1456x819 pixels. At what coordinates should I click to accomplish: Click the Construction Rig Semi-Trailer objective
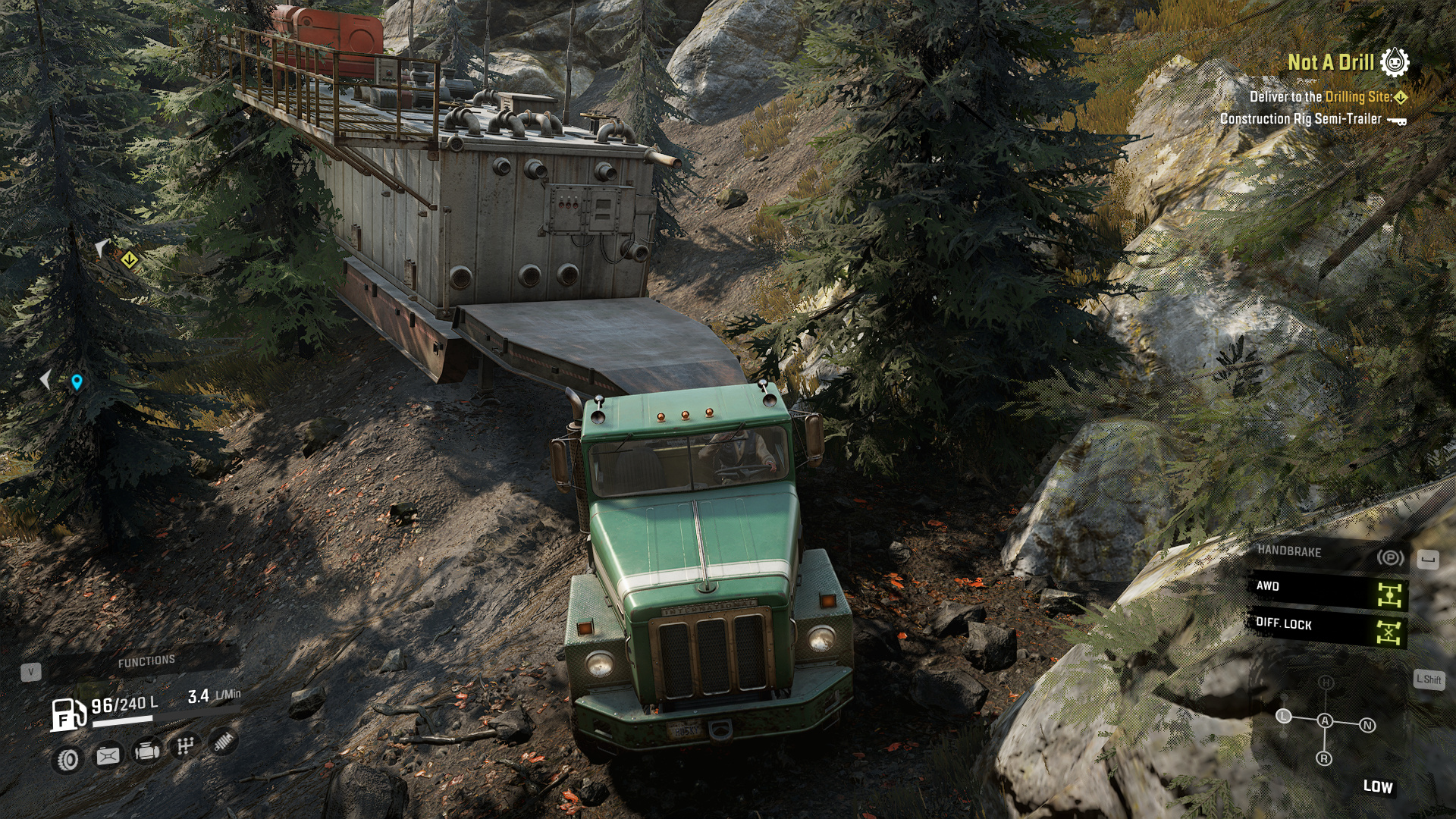coord(1301,119)
